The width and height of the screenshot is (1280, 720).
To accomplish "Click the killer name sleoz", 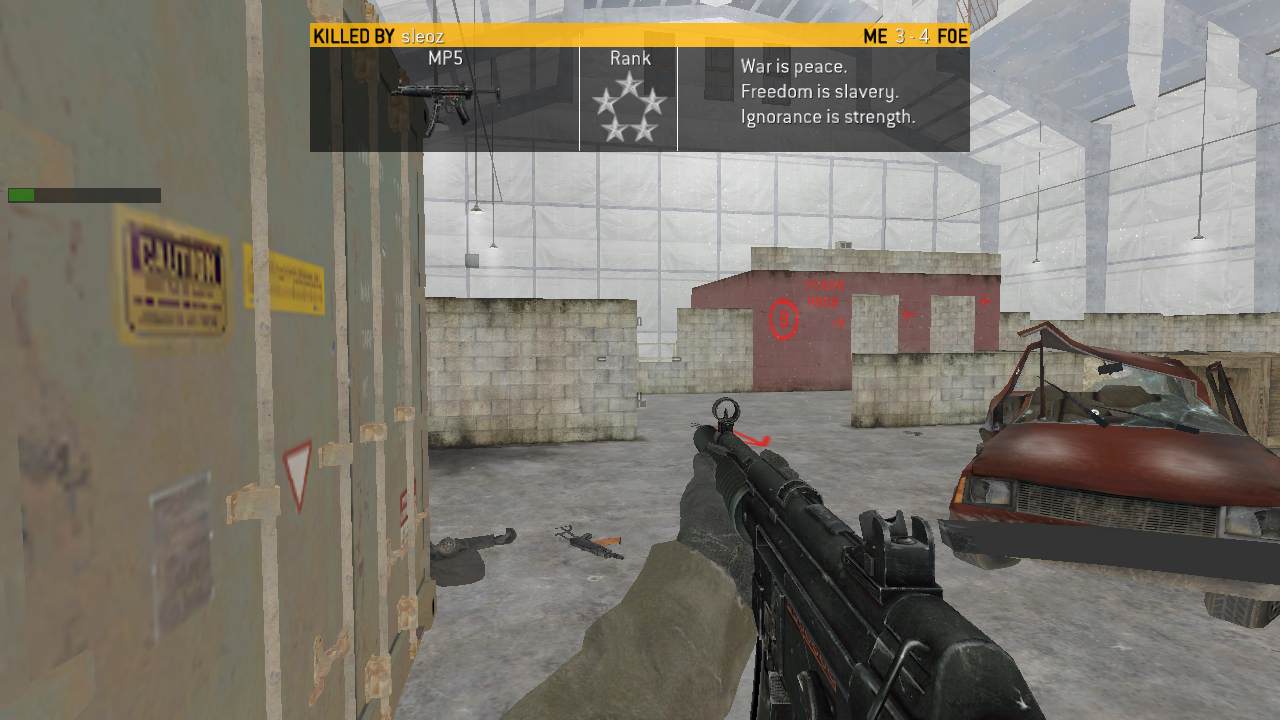I will (x=421, y=37).
